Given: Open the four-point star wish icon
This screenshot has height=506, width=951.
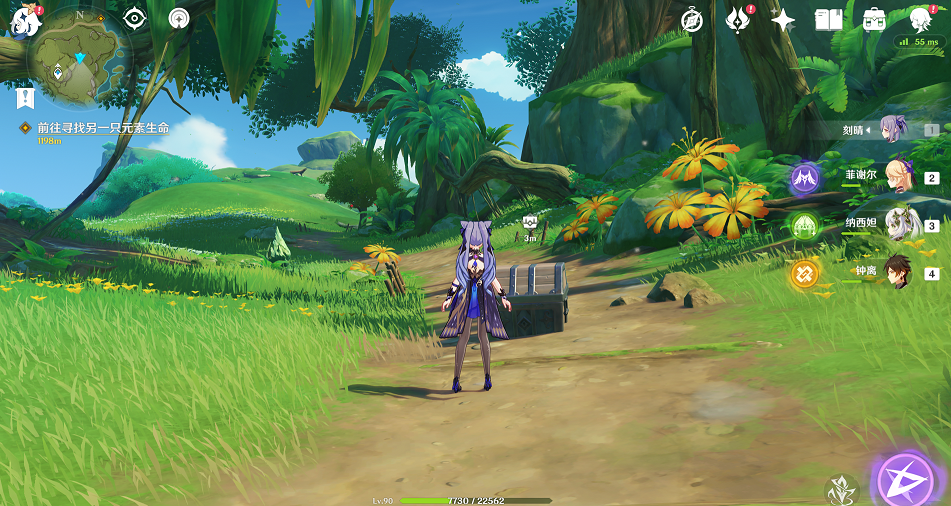Looking at the screenshot, I should coord(783,19).
